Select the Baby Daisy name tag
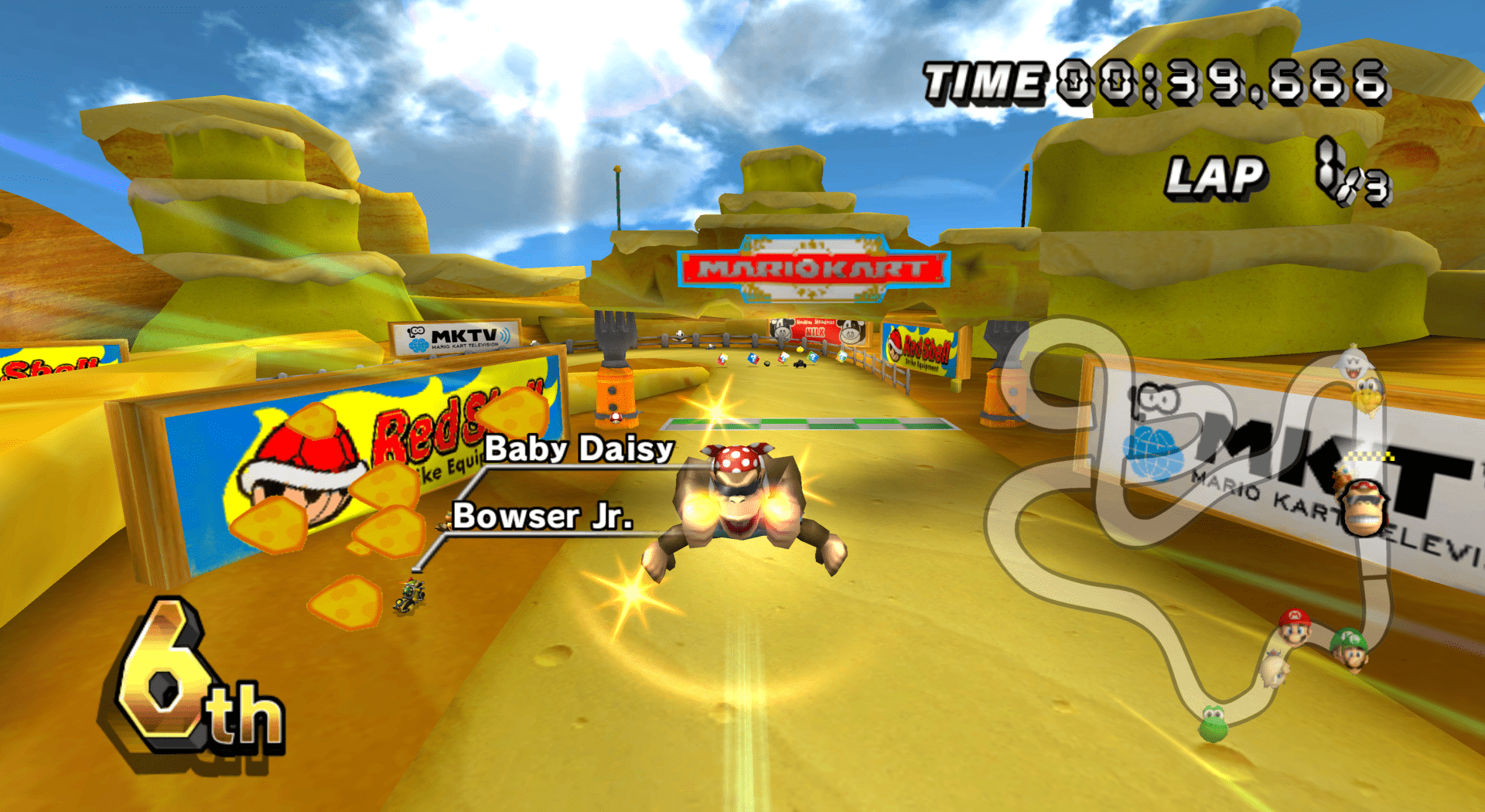 pos(579,449)
